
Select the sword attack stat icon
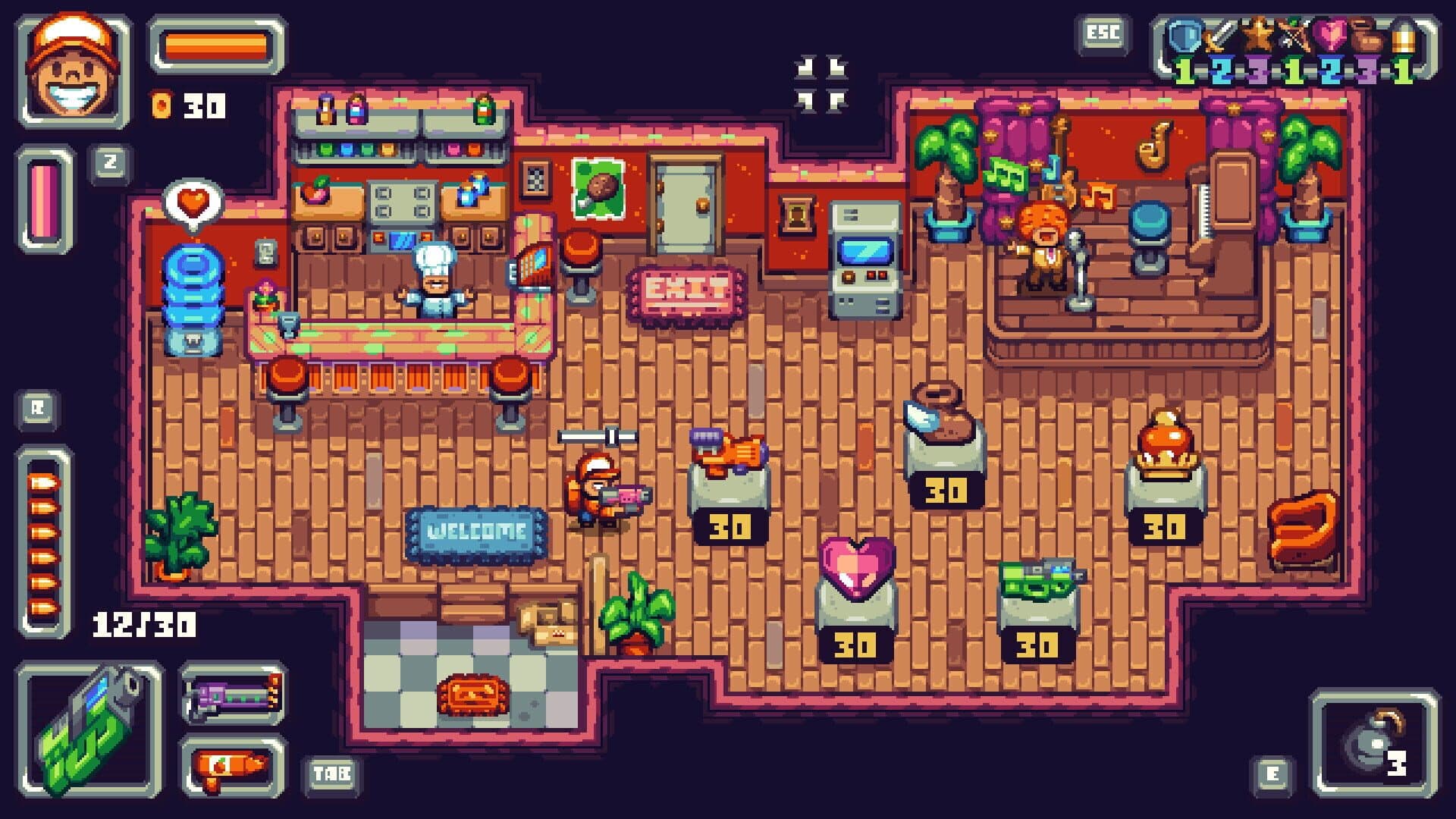click(x=1221, y=34)
